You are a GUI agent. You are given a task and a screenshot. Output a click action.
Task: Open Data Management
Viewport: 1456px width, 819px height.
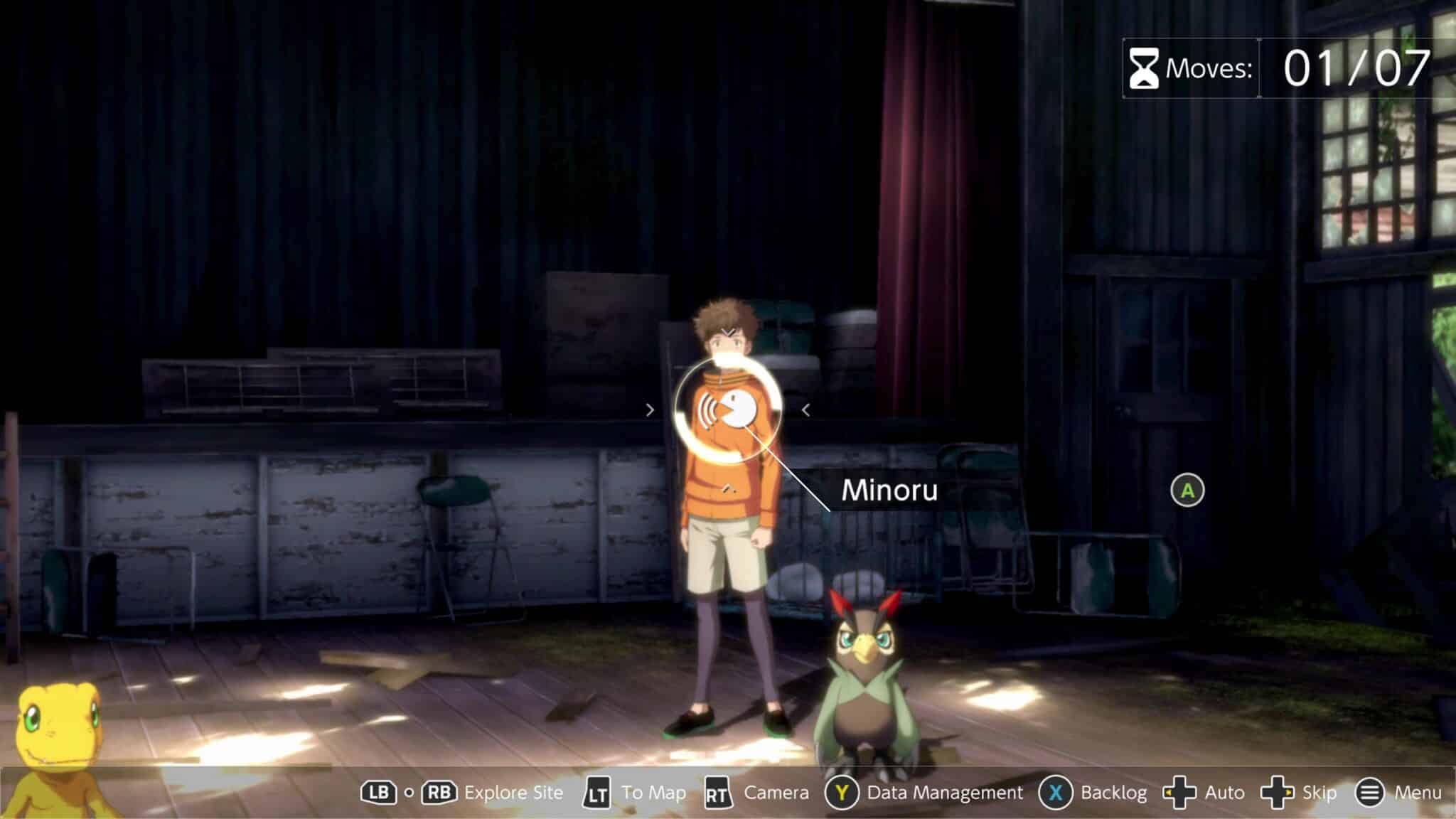click(x=944, y=793)
